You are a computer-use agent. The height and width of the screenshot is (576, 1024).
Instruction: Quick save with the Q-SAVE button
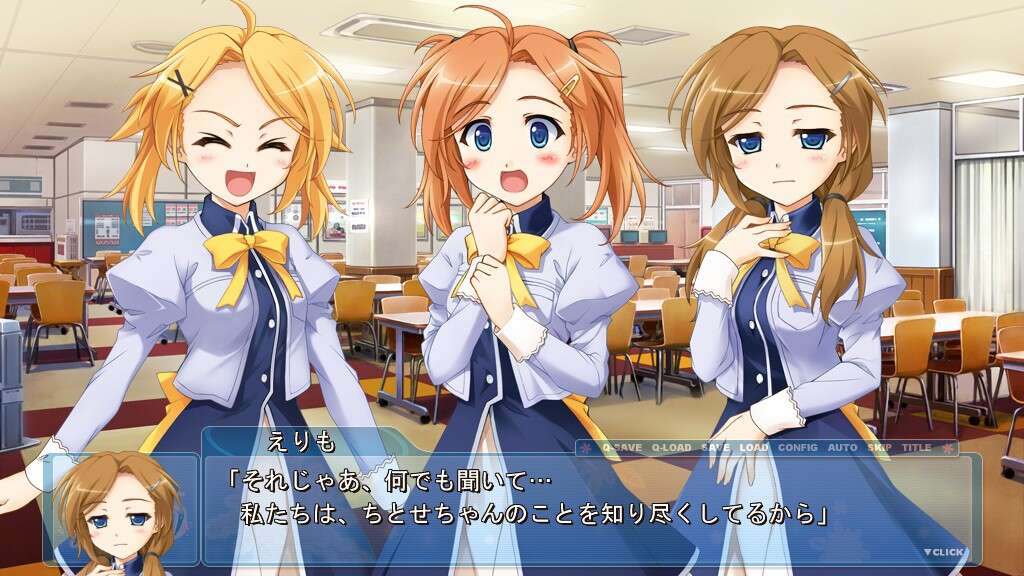click(x=623, y=448)
